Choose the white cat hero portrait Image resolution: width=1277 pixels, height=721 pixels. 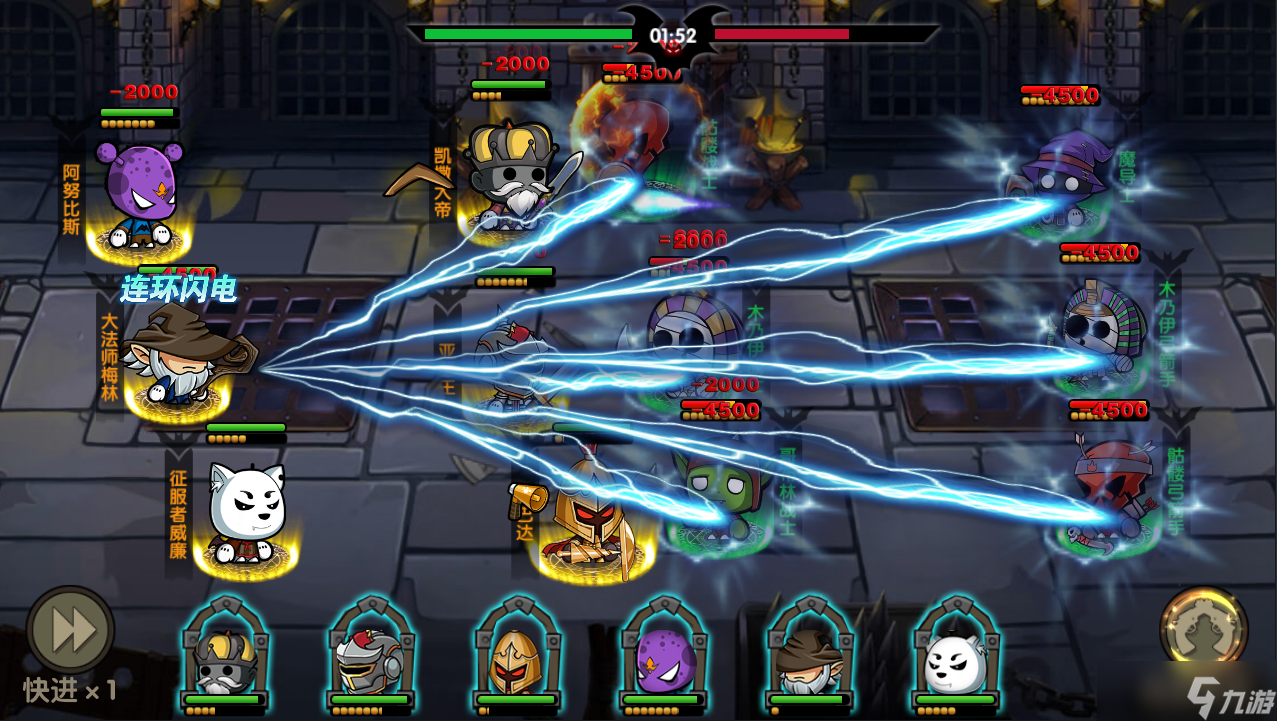[952, 660]
